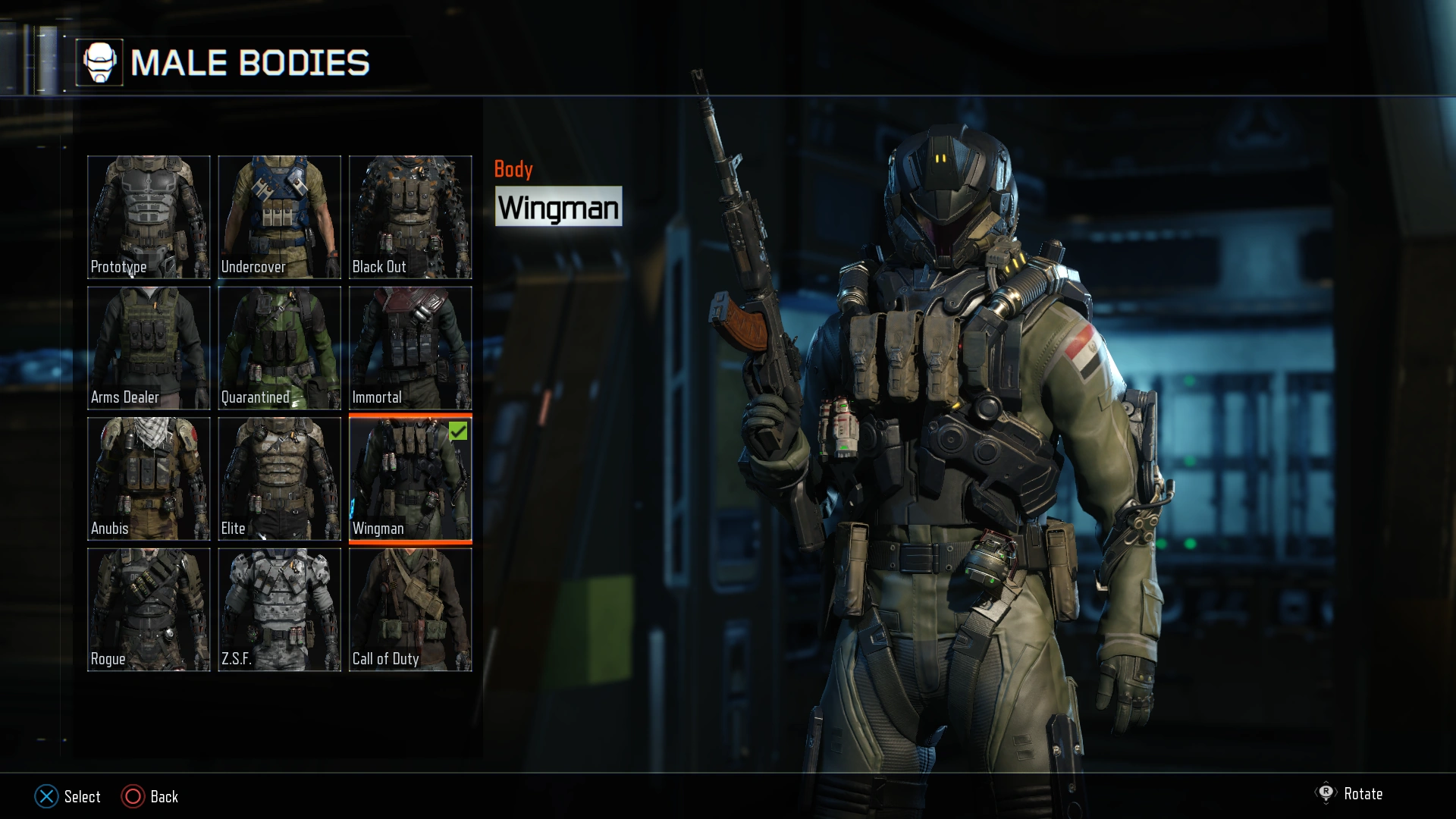Choose the Immortal body
The height and width of the screenshot is (819, 1456).
[410, 348]
